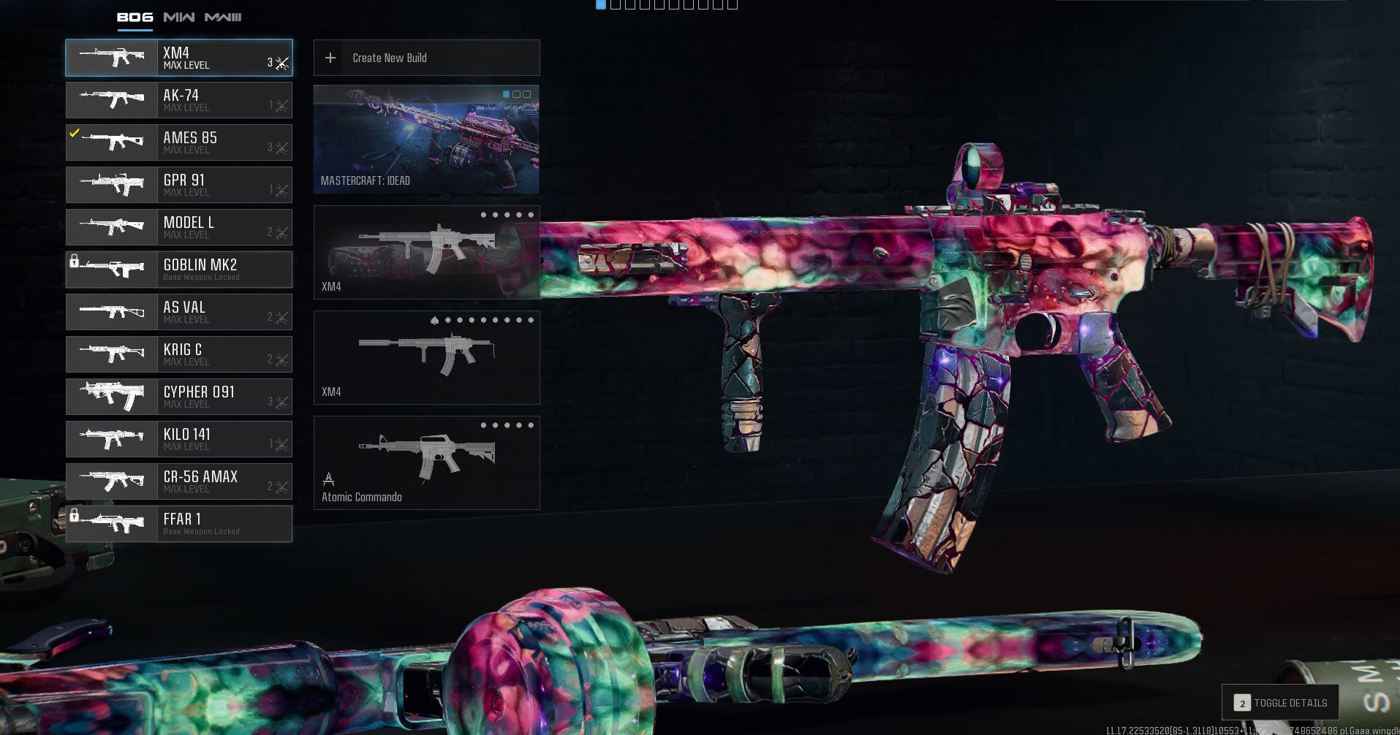Viewport: 1400px width, 735px height.
Task: Pick the Cypher 091 weapon
Action: pos(179,397)
